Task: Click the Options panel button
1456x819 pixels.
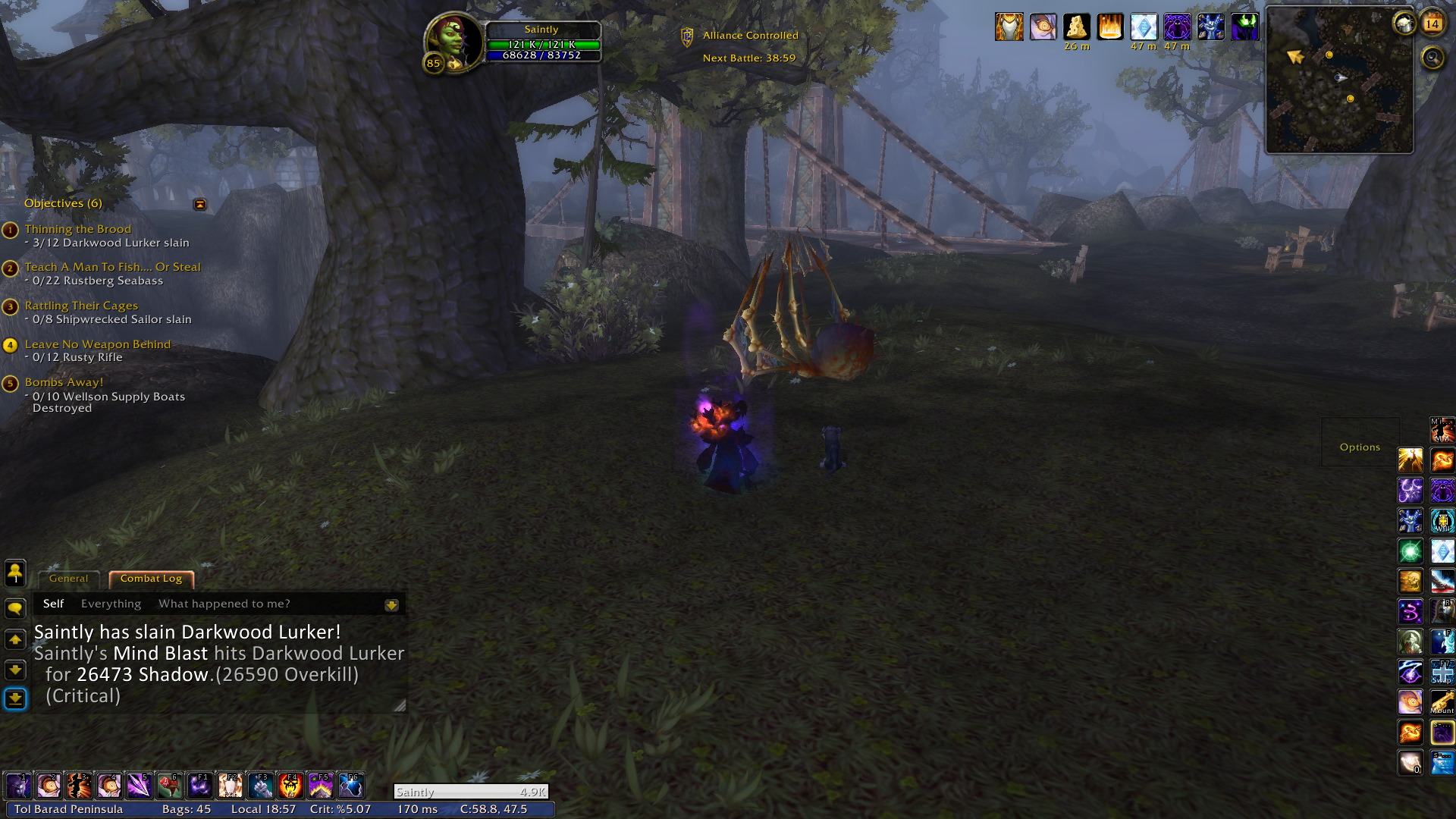Action: (x=1360, y=447)
